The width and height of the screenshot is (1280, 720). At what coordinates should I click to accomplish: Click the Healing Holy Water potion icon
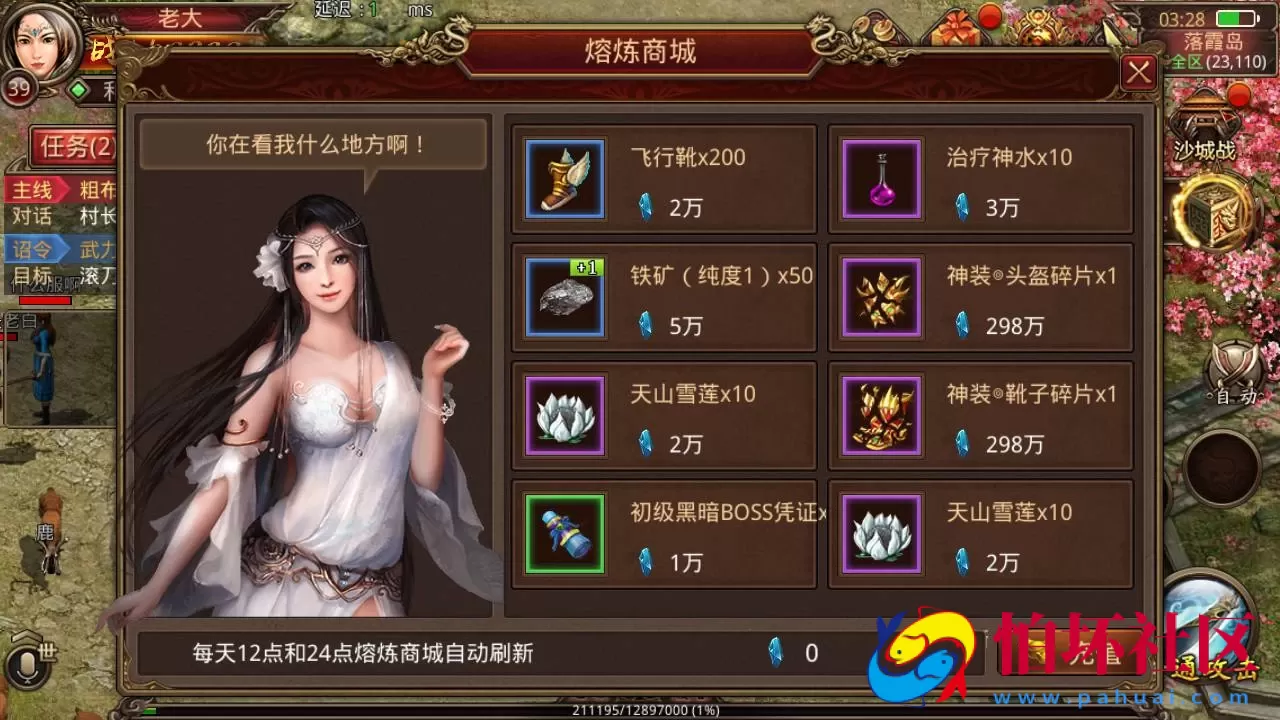click(880, 180)
